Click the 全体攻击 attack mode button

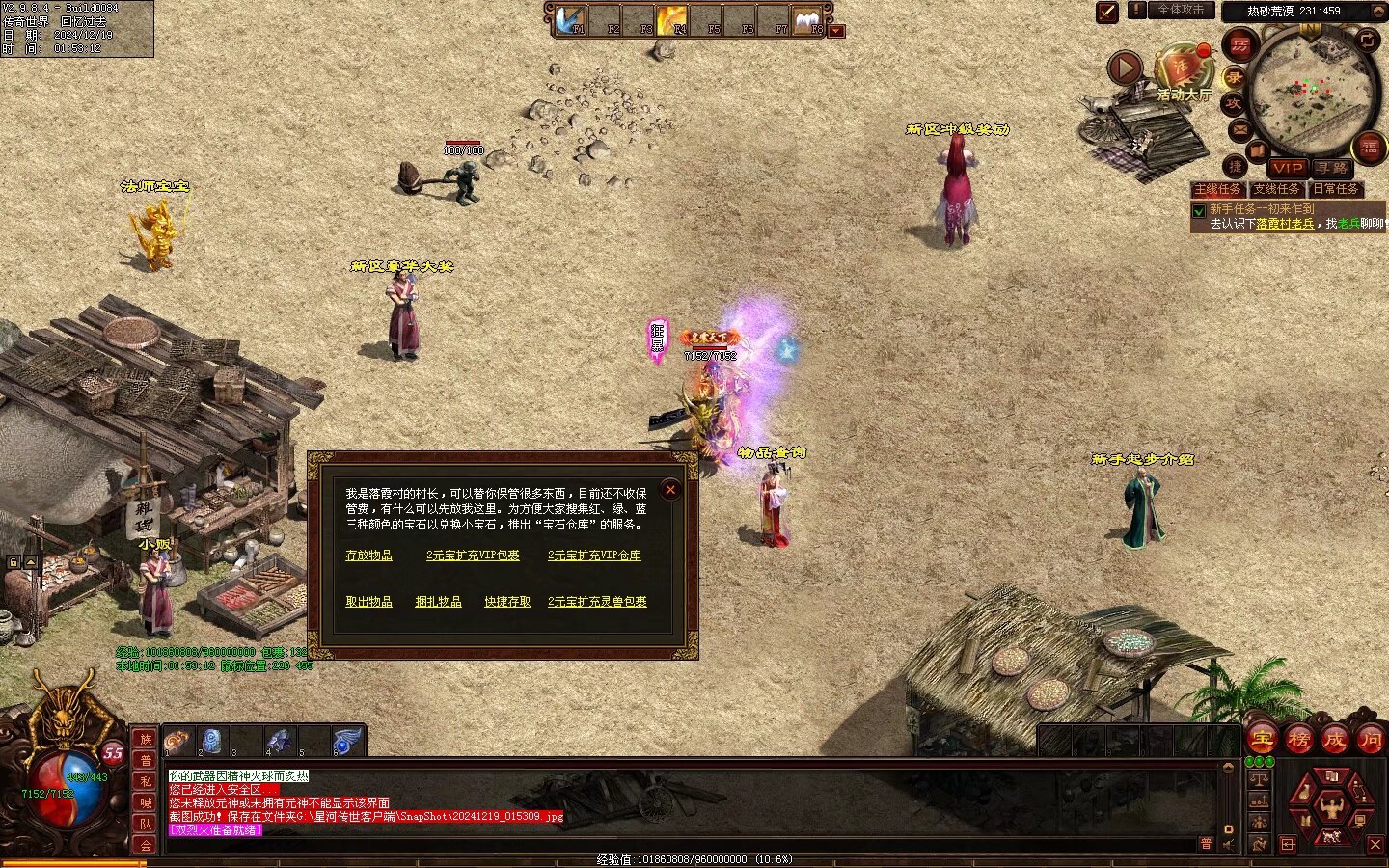pyautogui.click(x=1181, y=11)
